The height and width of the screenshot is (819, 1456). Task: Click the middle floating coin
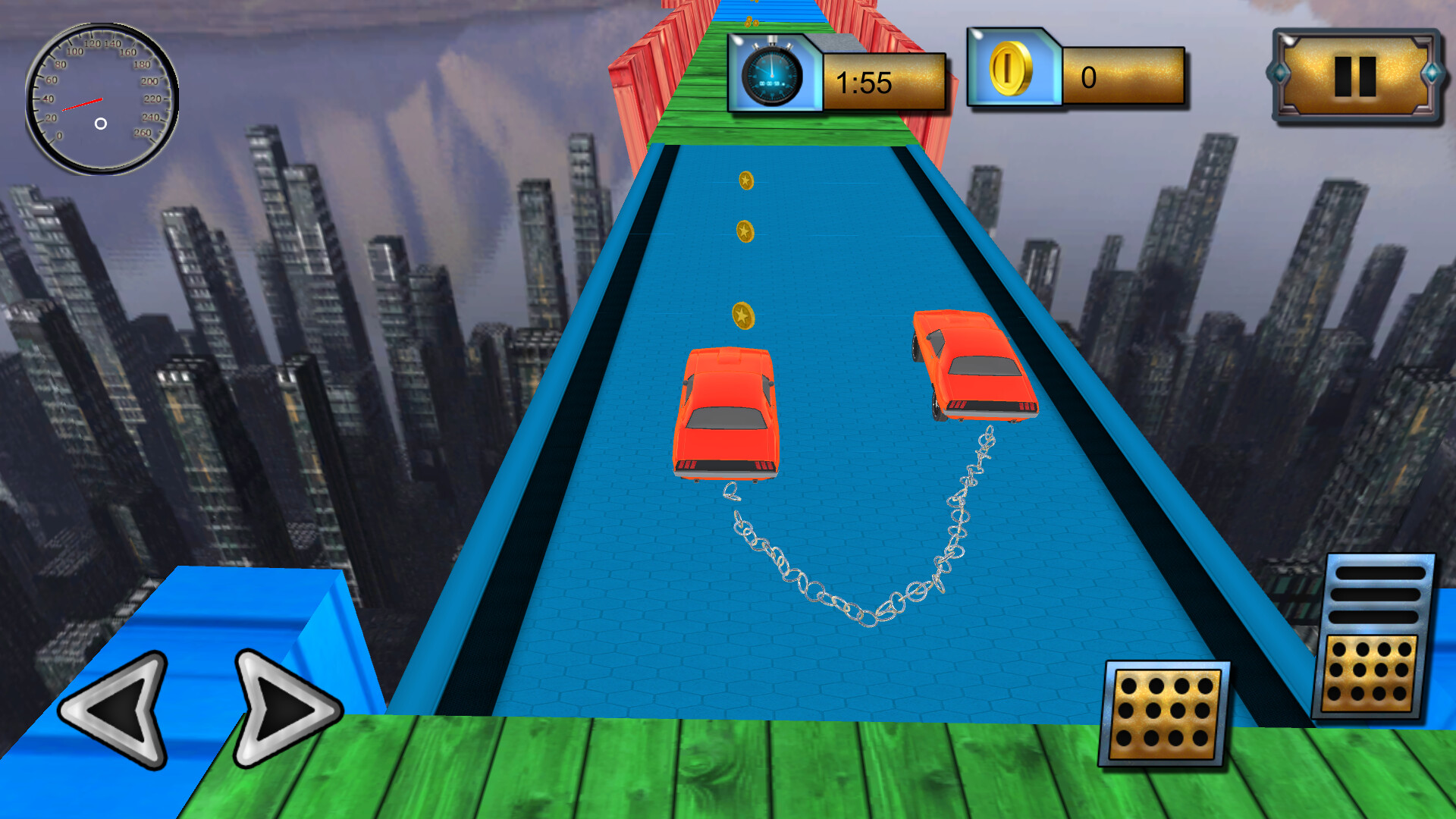tap(746, 231)
